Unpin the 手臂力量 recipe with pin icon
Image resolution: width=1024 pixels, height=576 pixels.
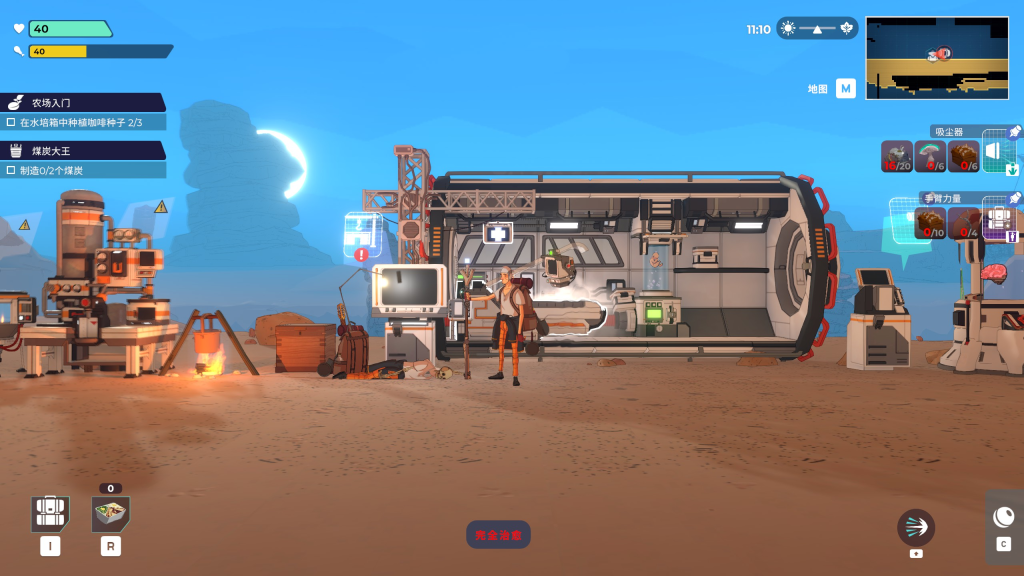1014,198
